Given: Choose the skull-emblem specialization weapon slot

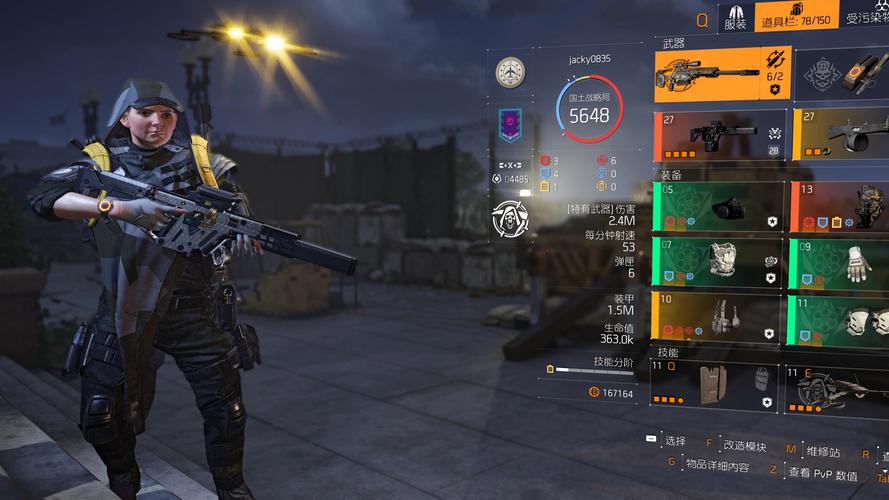Looking at the screenshot, I should click(x=840, y=74).
